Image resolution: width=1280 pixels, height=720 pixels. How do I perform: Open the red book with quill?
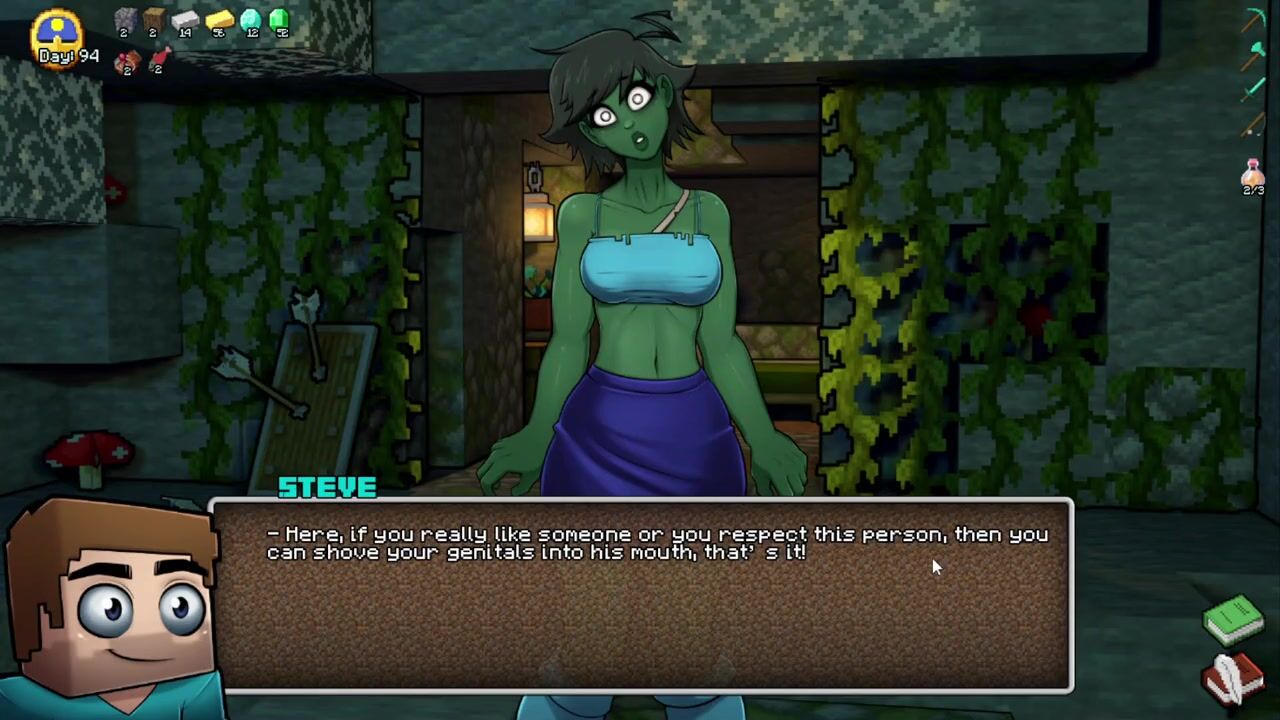(1233, 679)
